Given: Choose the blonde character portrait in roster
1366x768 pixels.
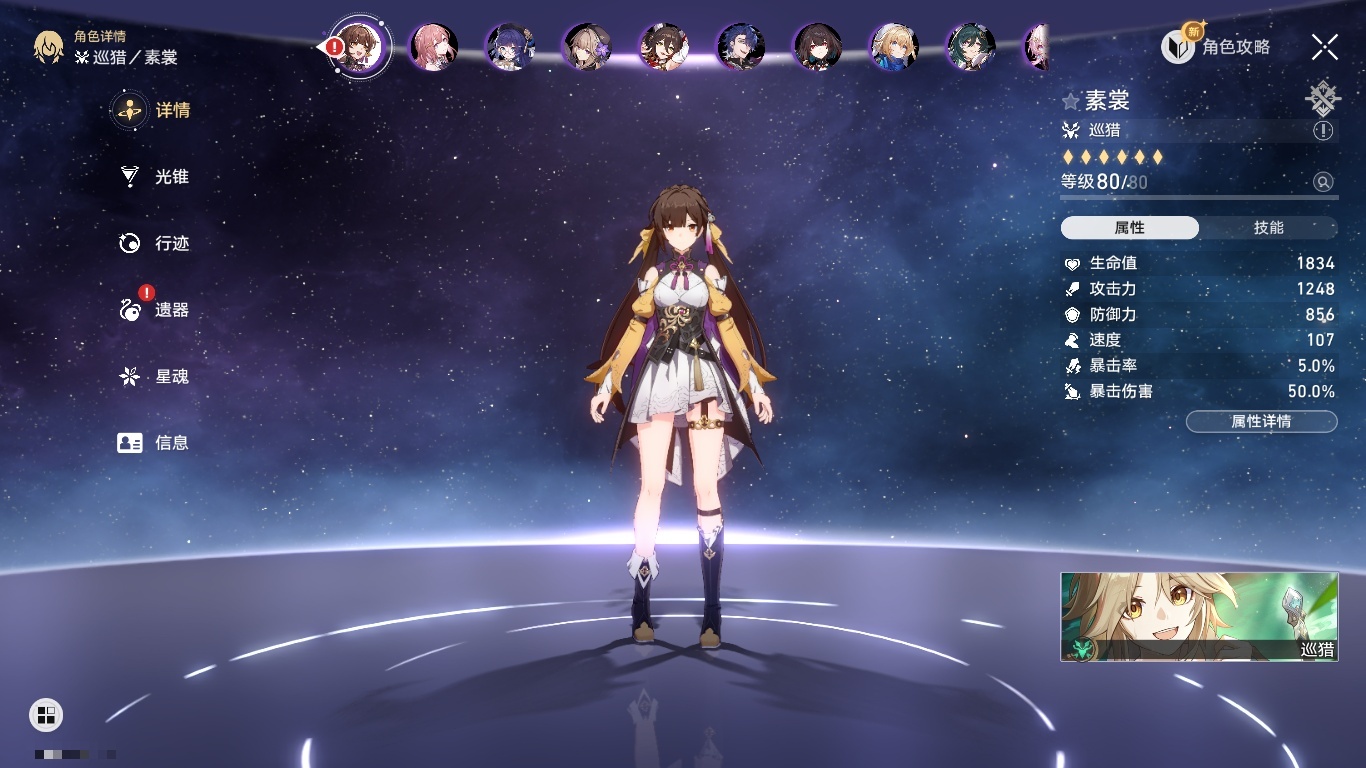Looking at the screenshot, I should (894, 47).
